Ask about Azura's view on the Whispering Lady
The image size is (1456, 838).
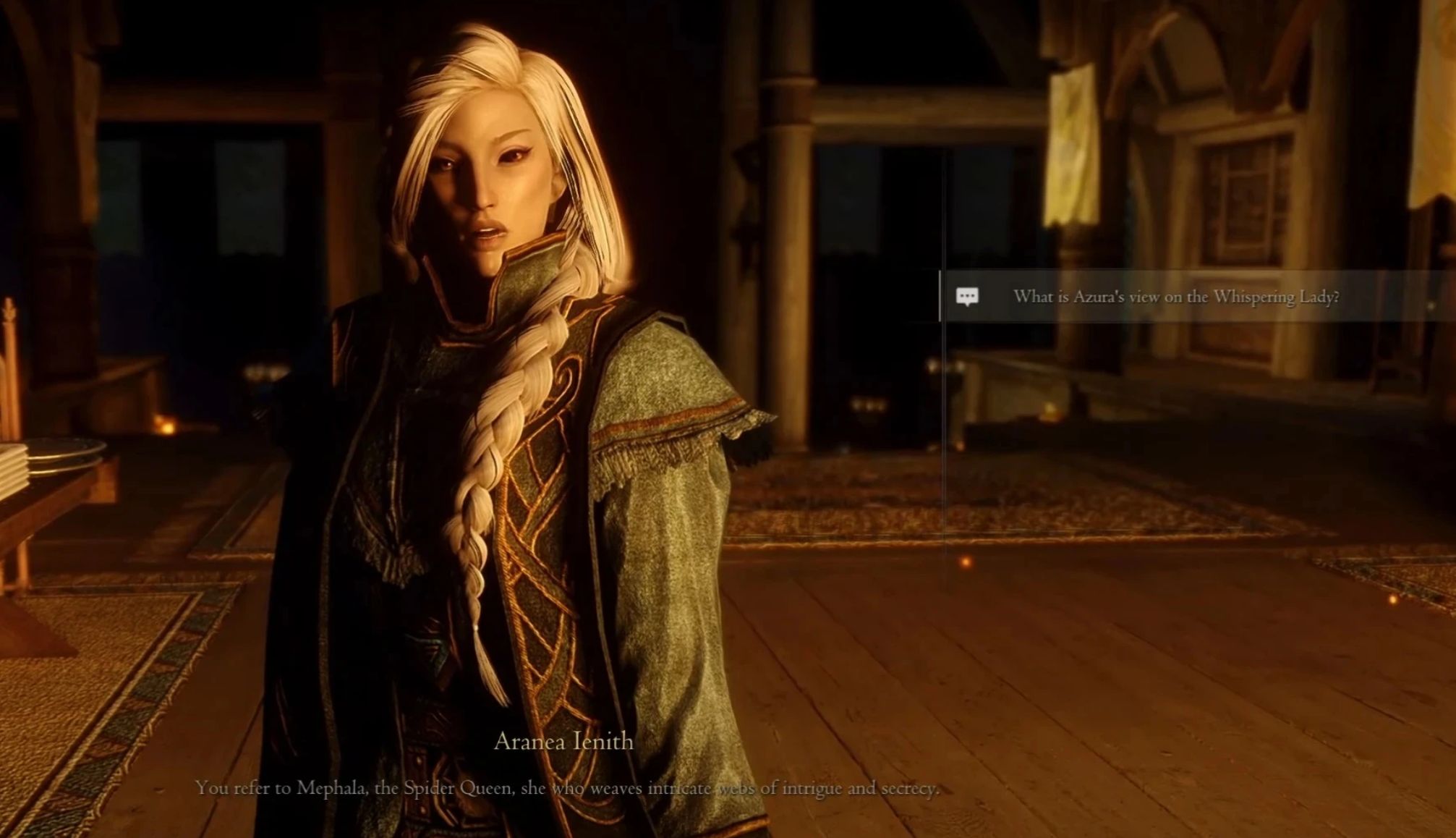click(1175, 297)
